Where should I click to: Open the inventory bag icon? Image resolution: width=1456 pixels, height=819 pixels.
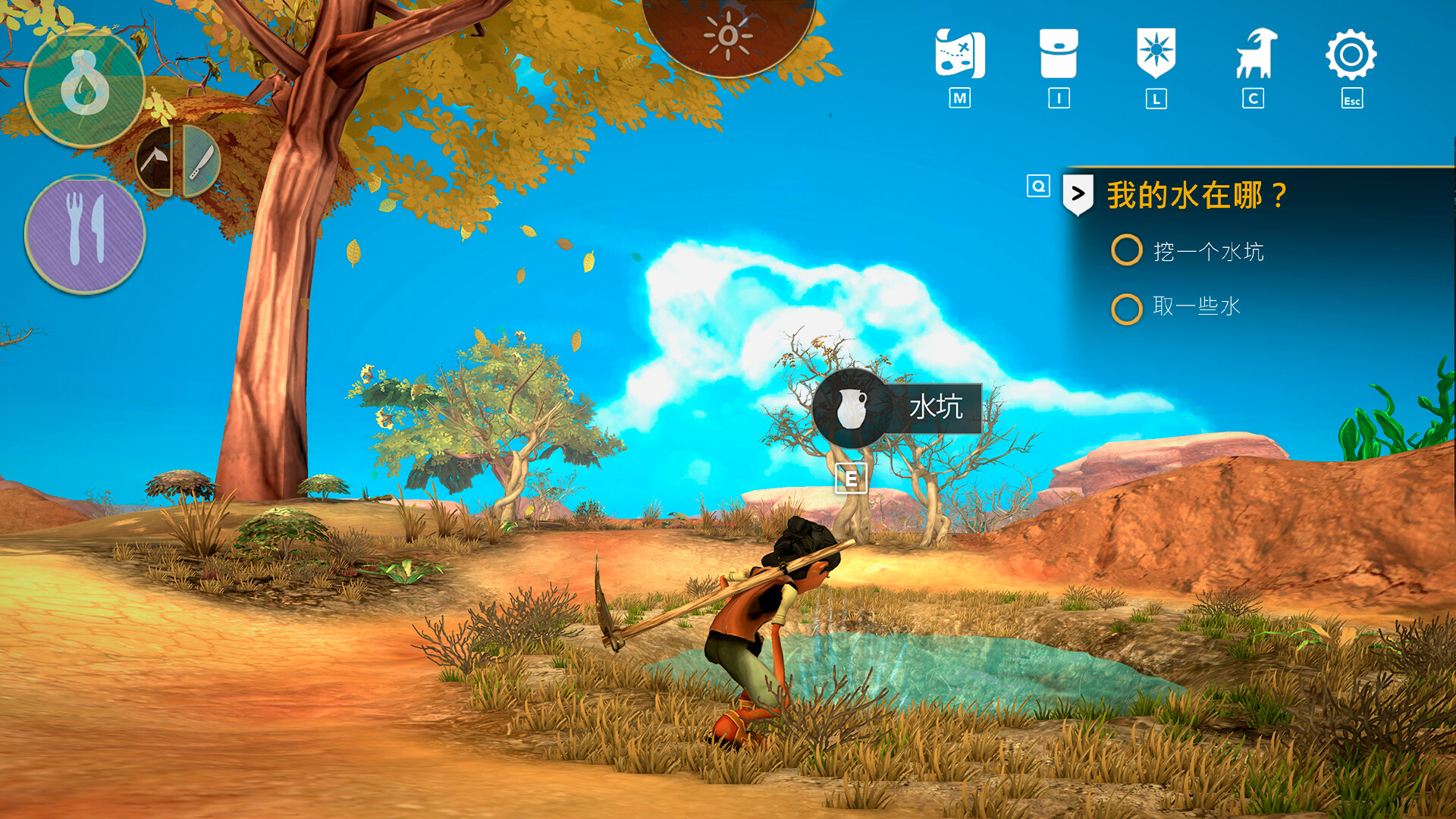point(1059,55)
